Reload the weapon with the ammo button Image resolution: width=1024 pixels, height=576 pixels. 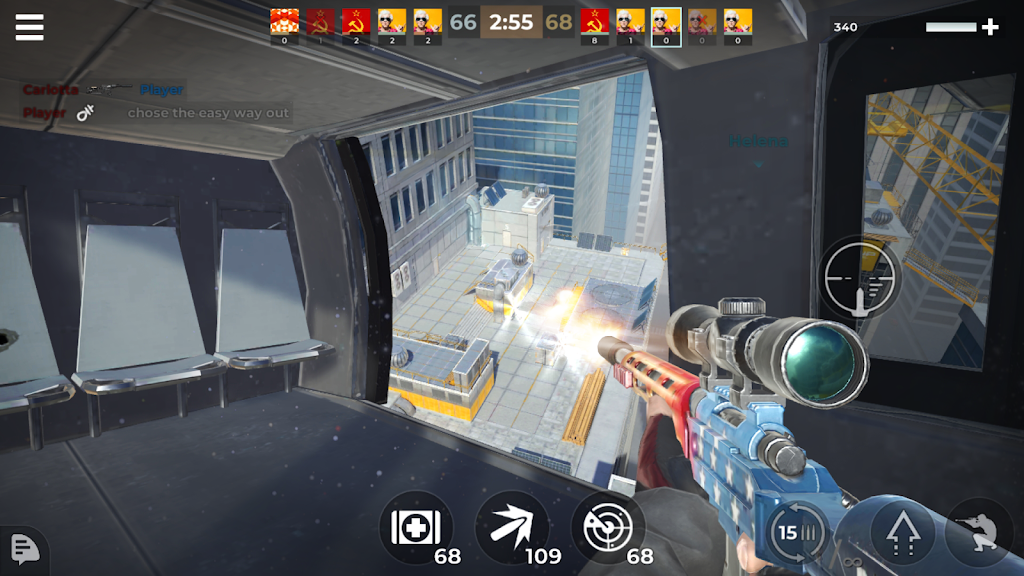click(x=797, y=532)
